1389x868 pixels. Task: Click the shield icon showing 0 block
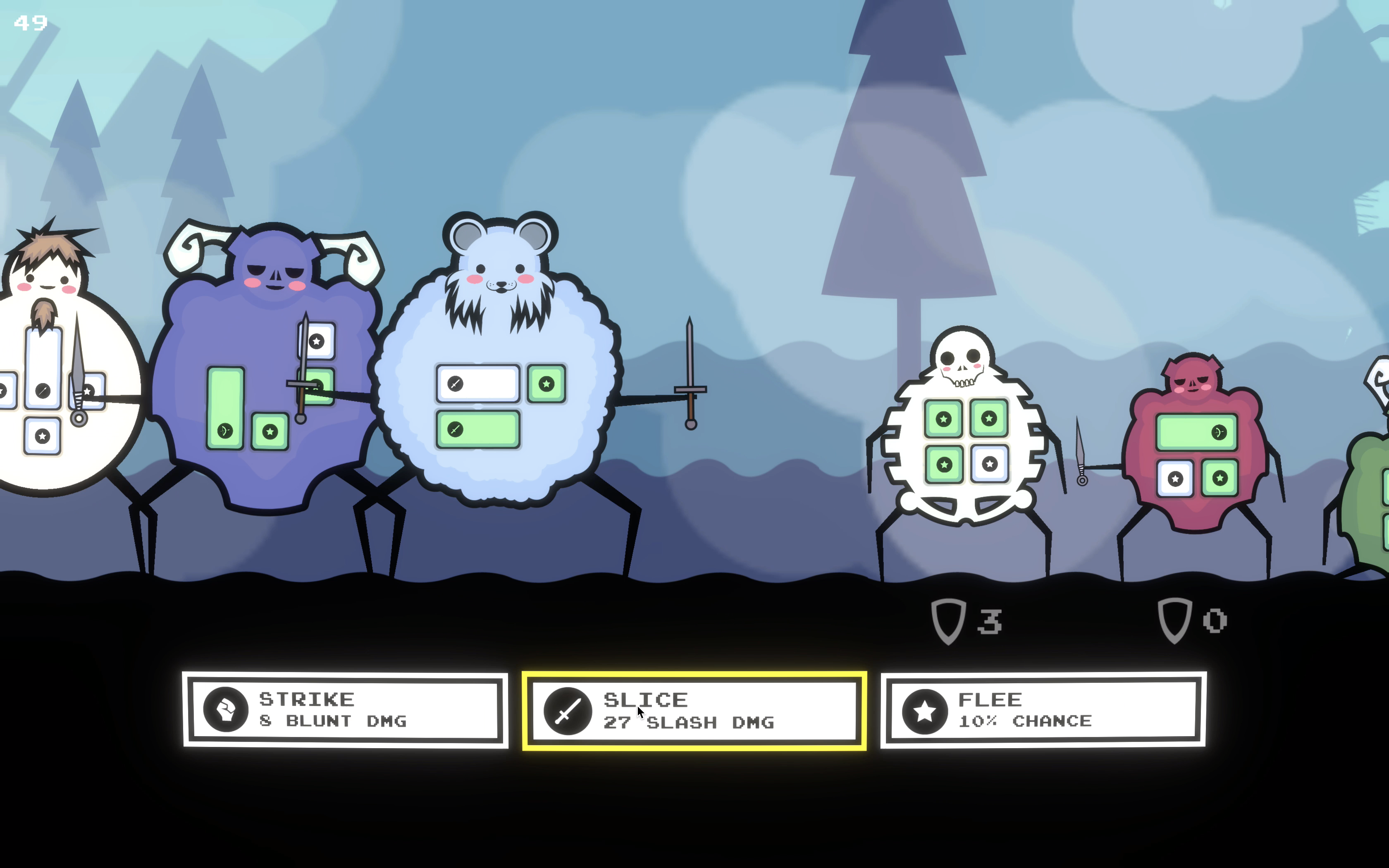pos(1174,621)
